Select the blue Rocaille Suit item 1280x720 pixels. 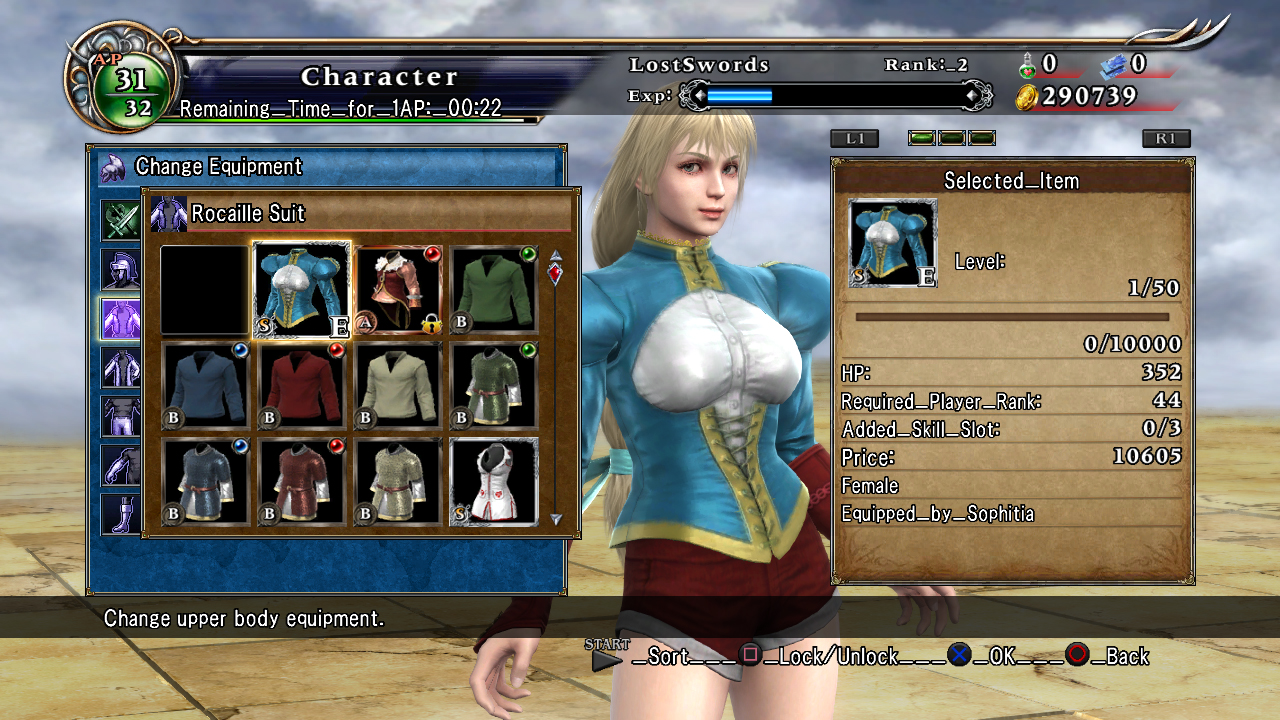(x=301, y=290)
